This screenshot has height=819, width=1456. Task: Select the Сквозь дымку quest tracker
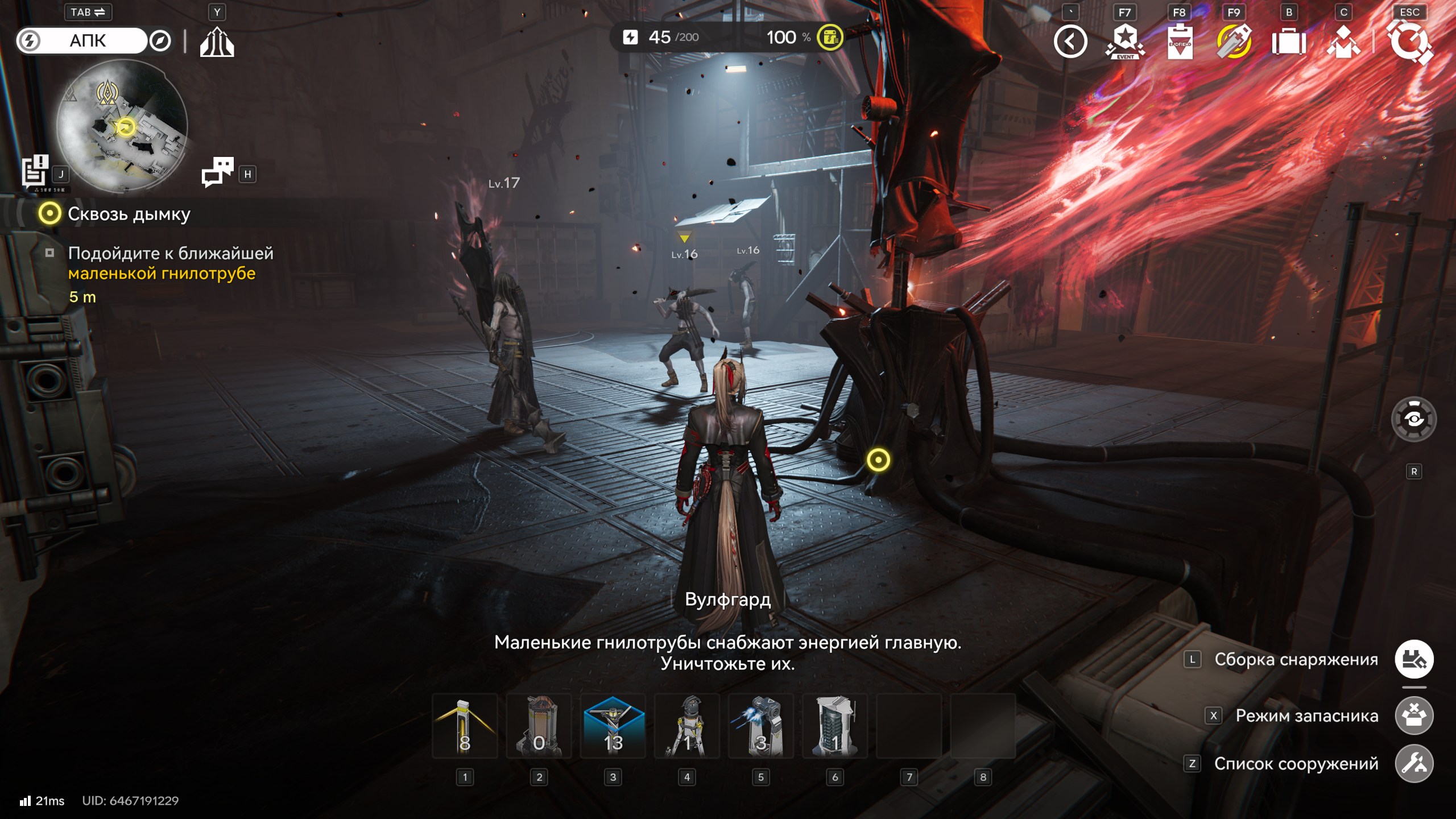point(129,214)
